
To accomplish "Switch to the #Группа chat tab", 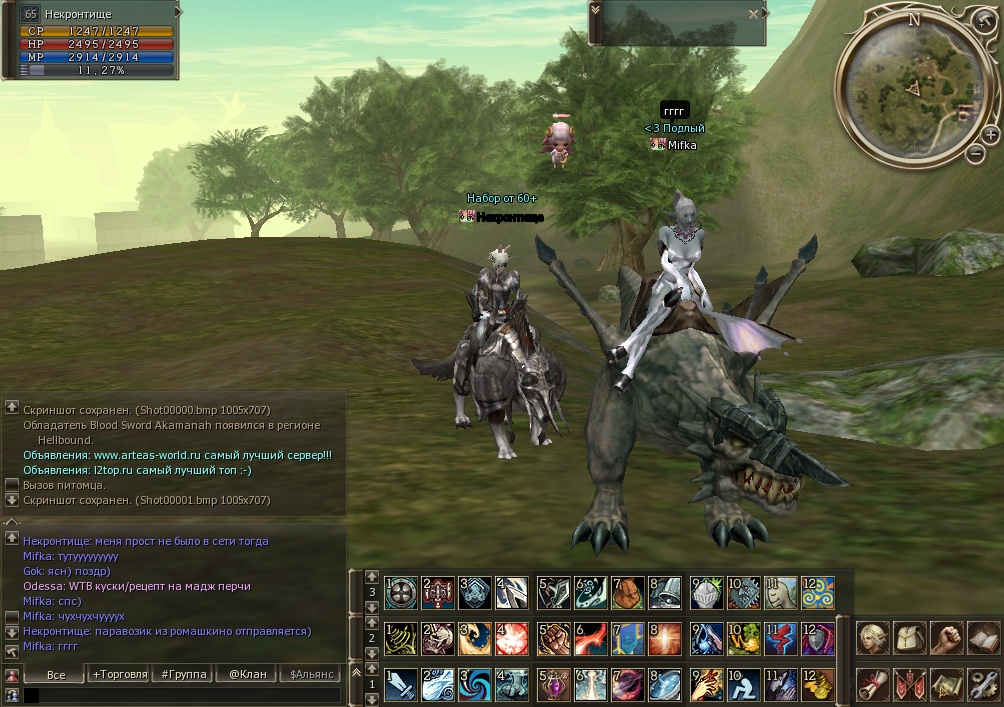I will pyautogui.click(x=183, y=674).
